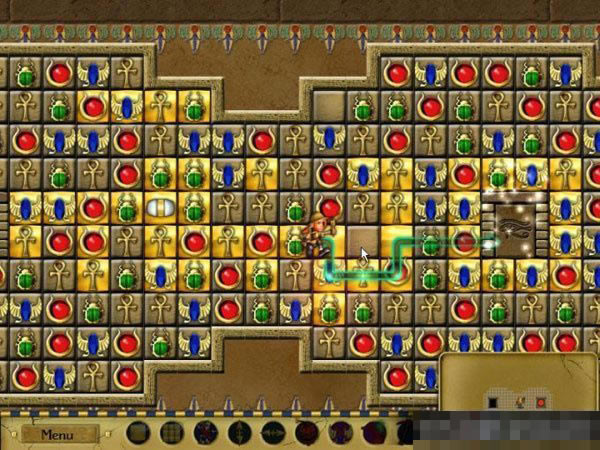
Task: Select the blank stone tile beside the explorer
Action: coord(361,241)
